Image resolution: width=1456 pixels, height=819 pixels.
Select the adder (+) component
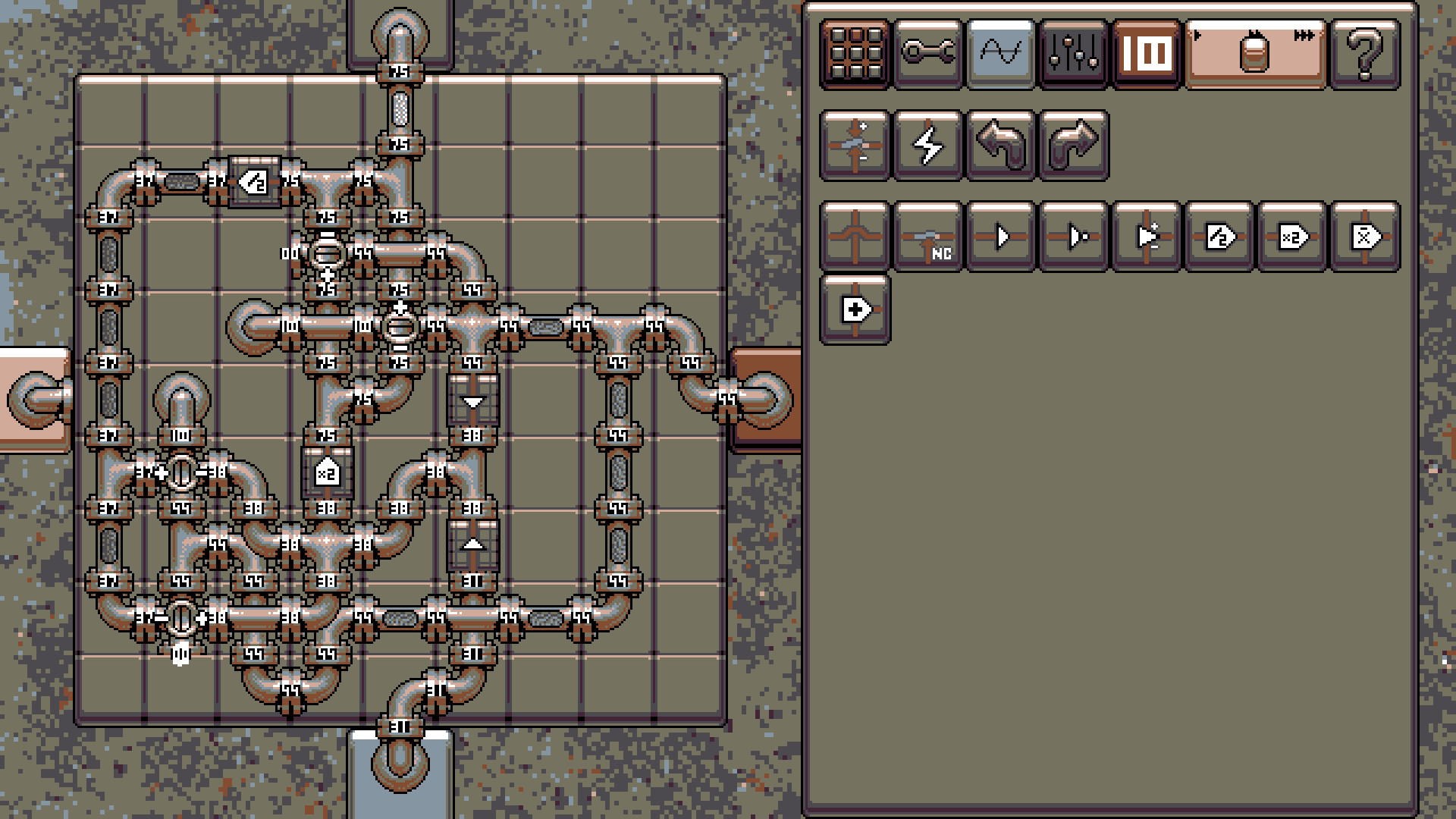853,311
